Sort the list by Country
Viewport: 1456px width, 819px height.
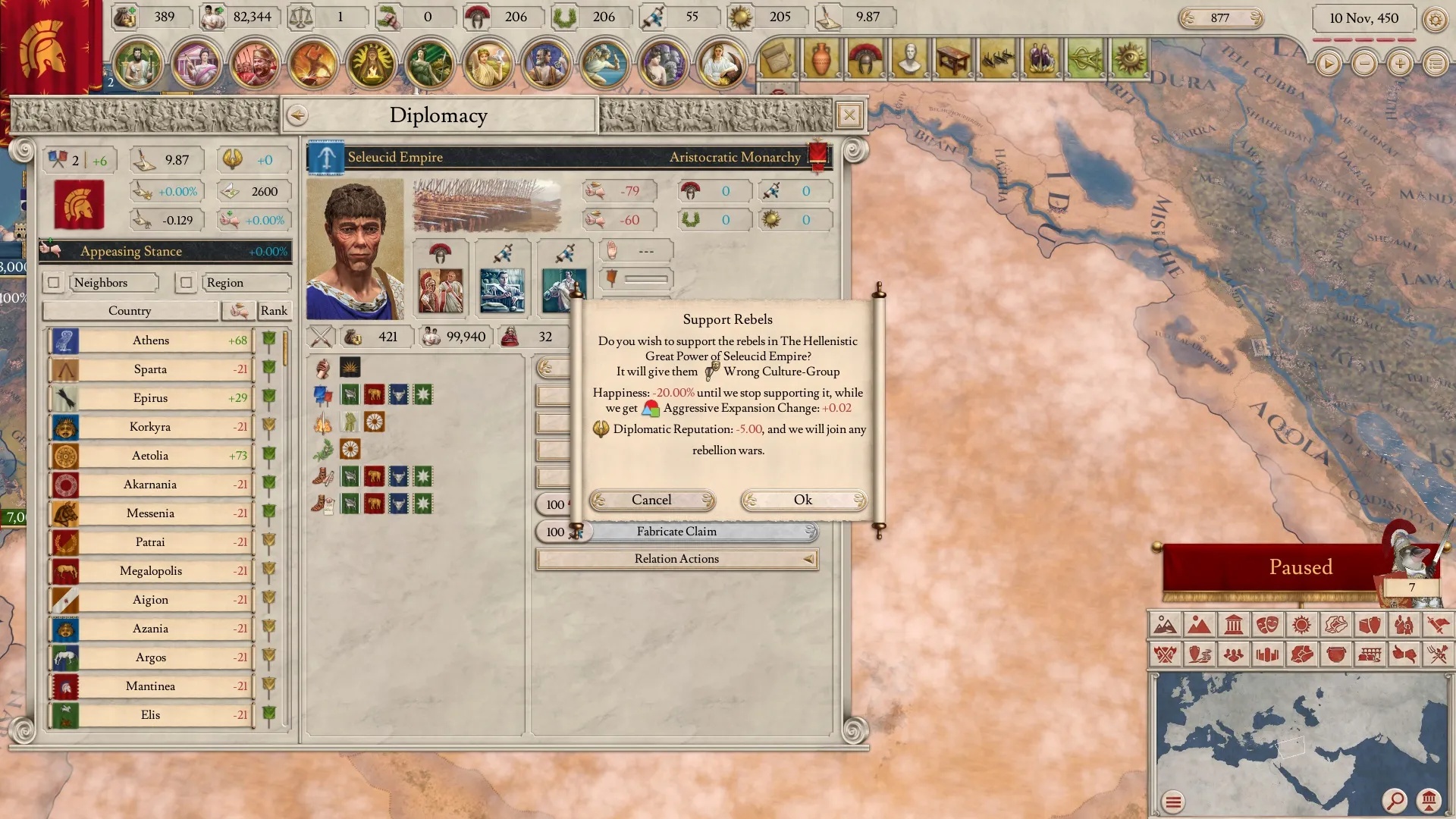point(130,311)
